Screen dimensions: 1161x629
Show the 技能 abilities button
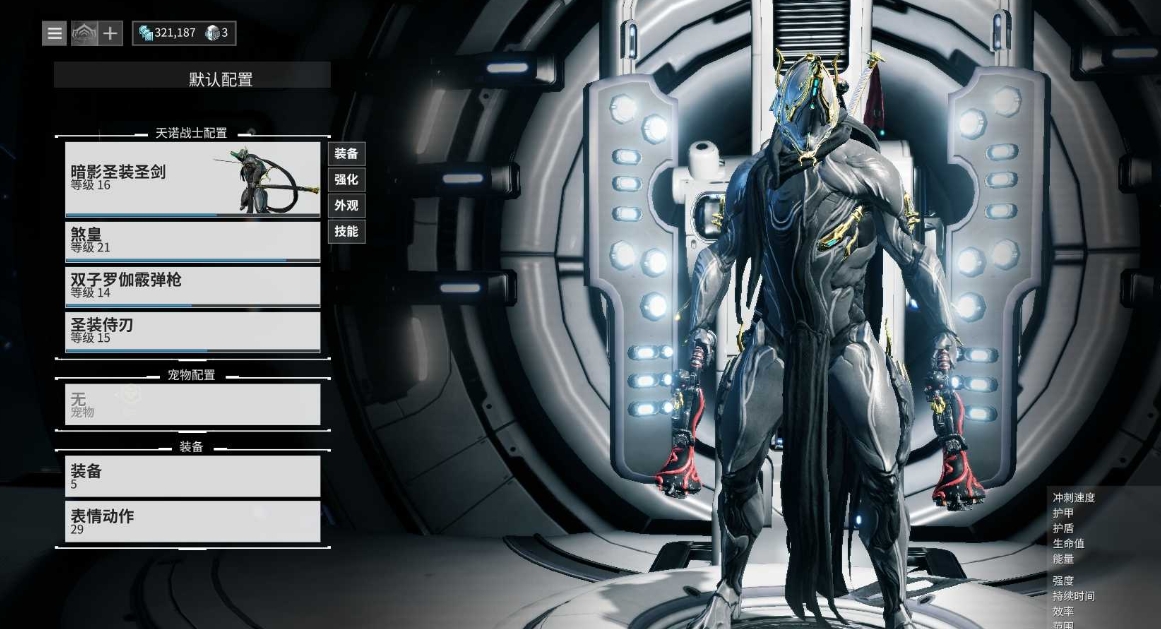[346, 232]
